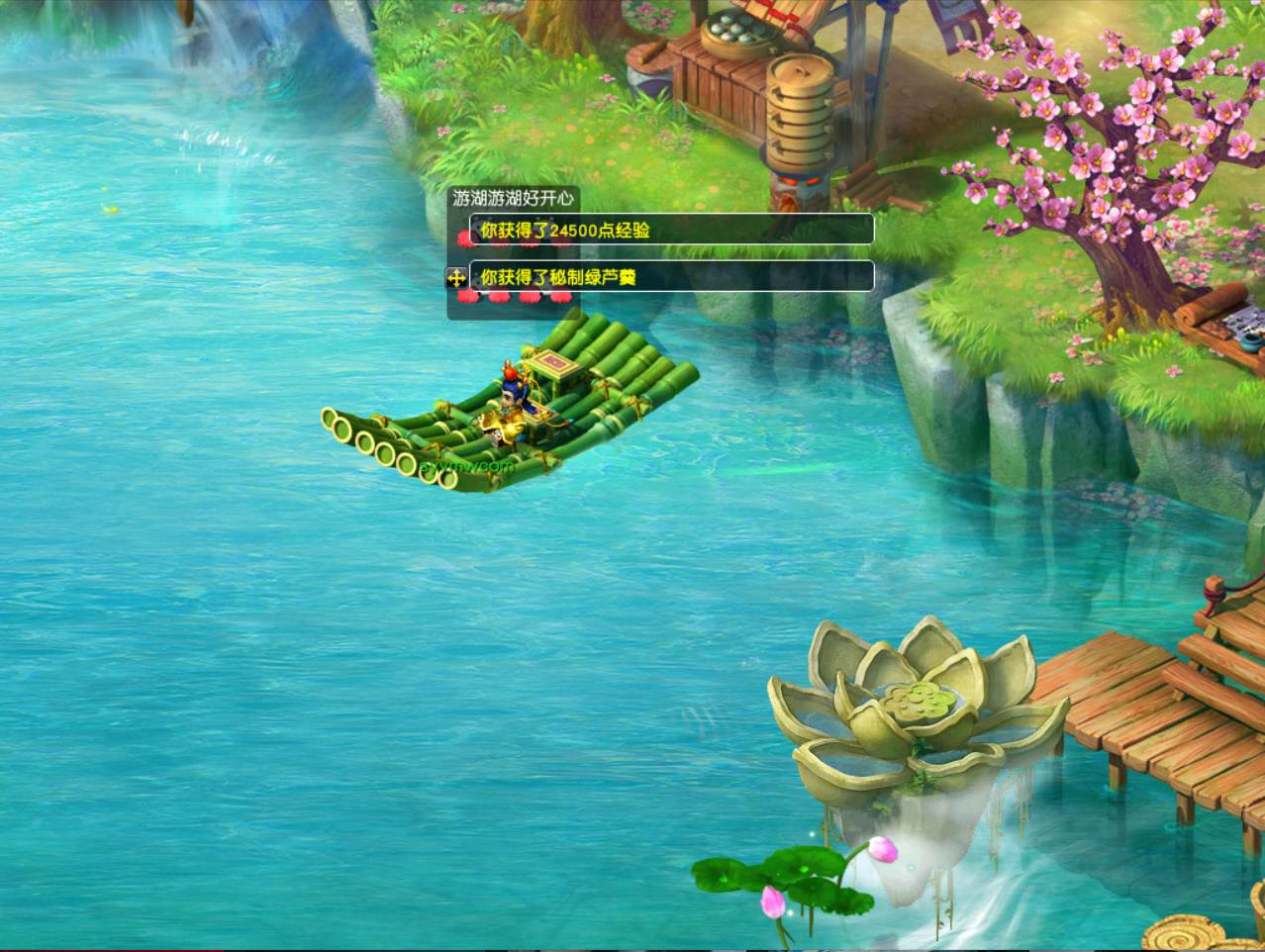Select the 秘制绿芦羹 item notification
The width and height of the screenshot is (1265, 952).
[x=671, y=277]
